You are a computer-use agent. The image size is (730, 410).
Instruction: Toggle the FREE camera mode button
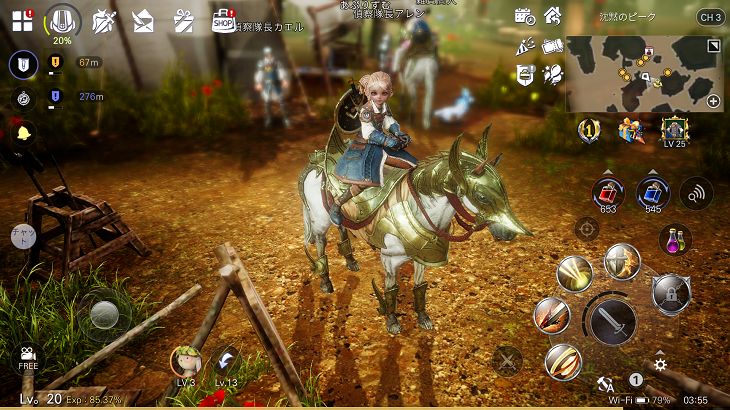(x=27, y=357)
